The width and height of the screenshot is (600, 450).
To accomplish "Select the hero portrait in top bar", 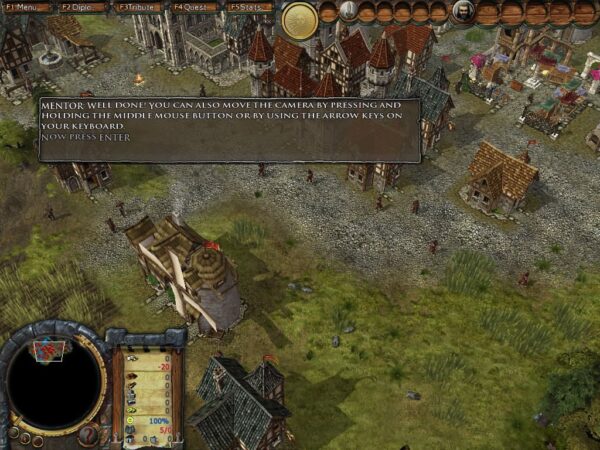I will (x=464, y=12).
